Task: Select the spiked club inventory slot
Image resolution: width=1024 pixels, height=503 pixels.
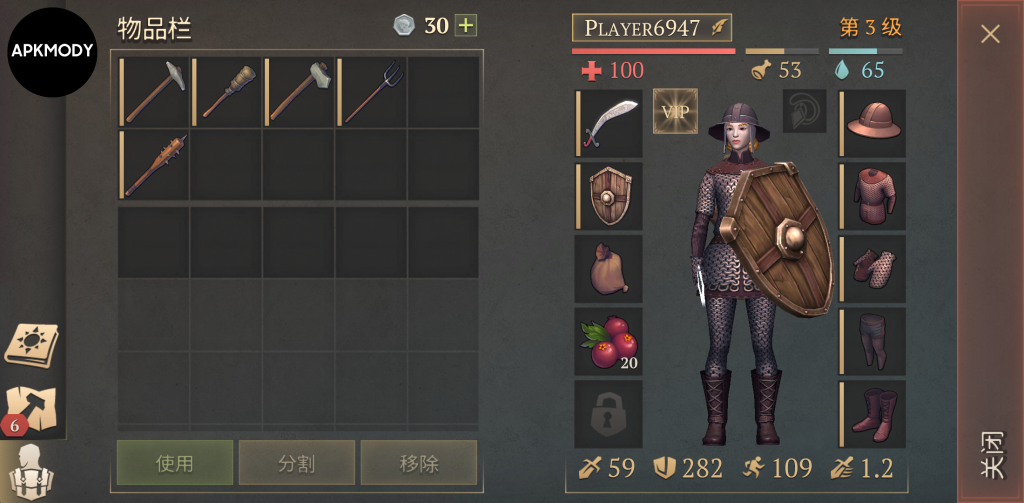Action: point(155,165)
